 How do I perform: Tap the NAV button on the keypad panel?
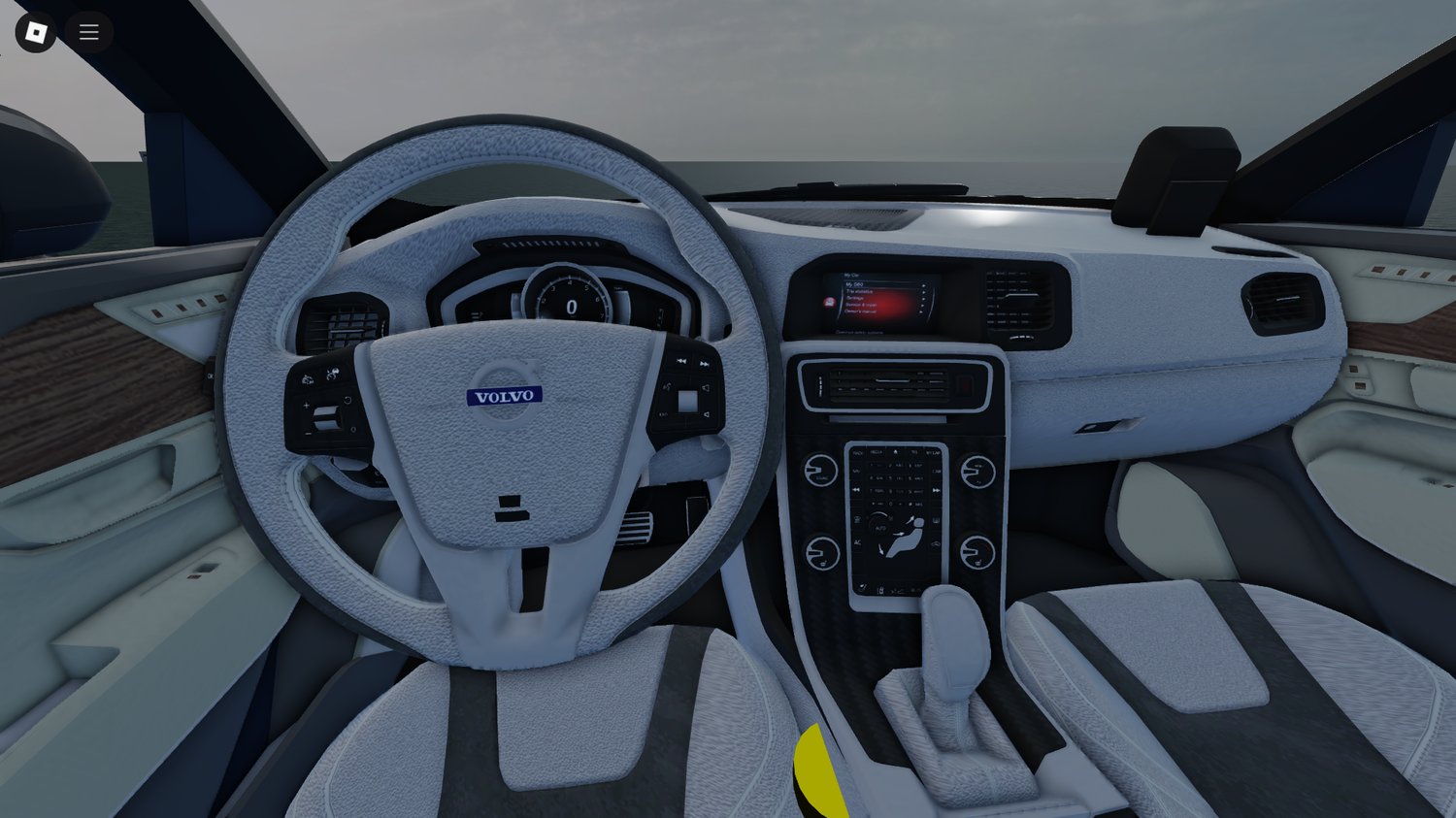point(856,471)
